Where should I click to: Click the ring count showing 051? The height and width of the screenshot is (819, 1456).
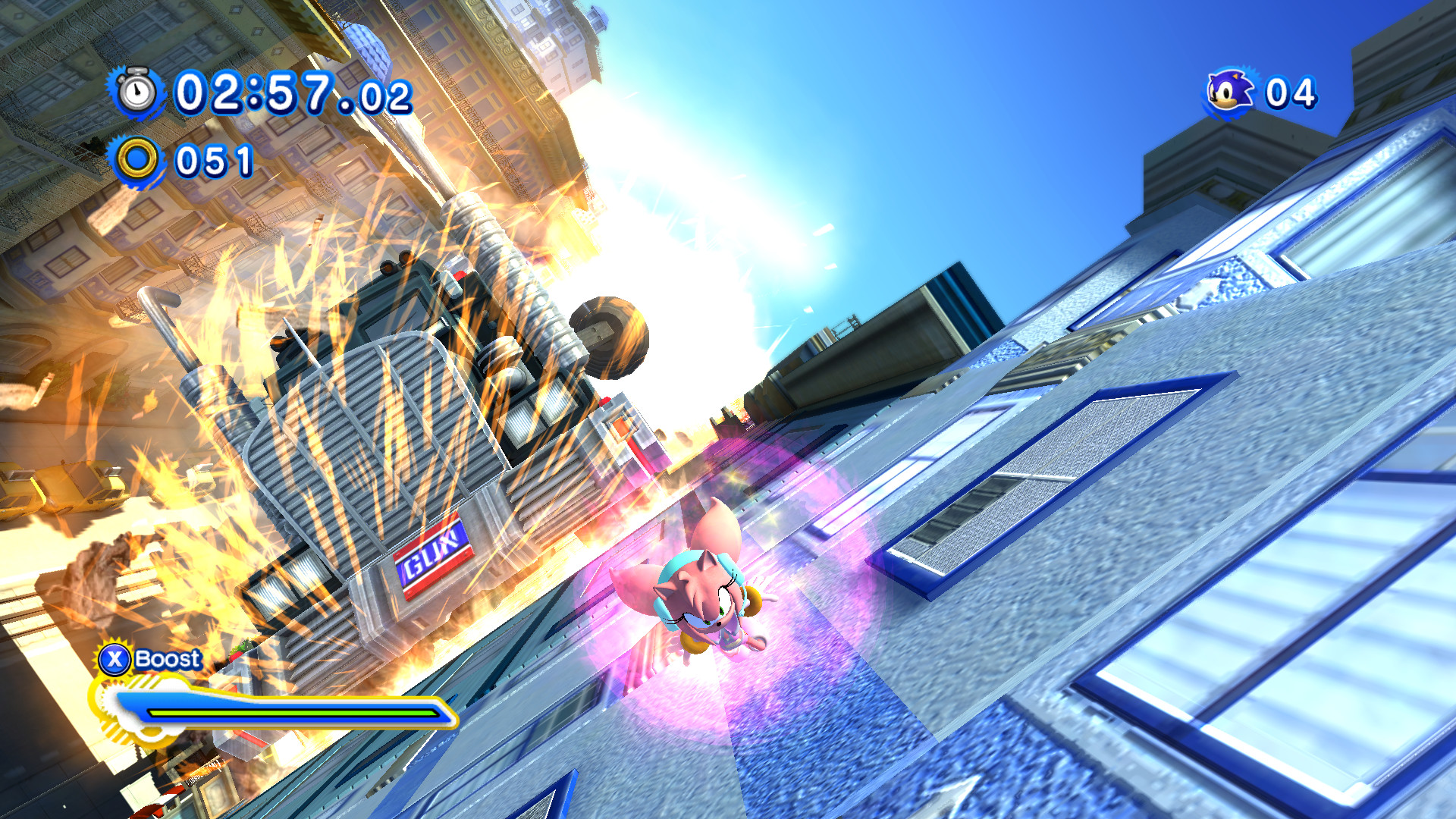212,160
